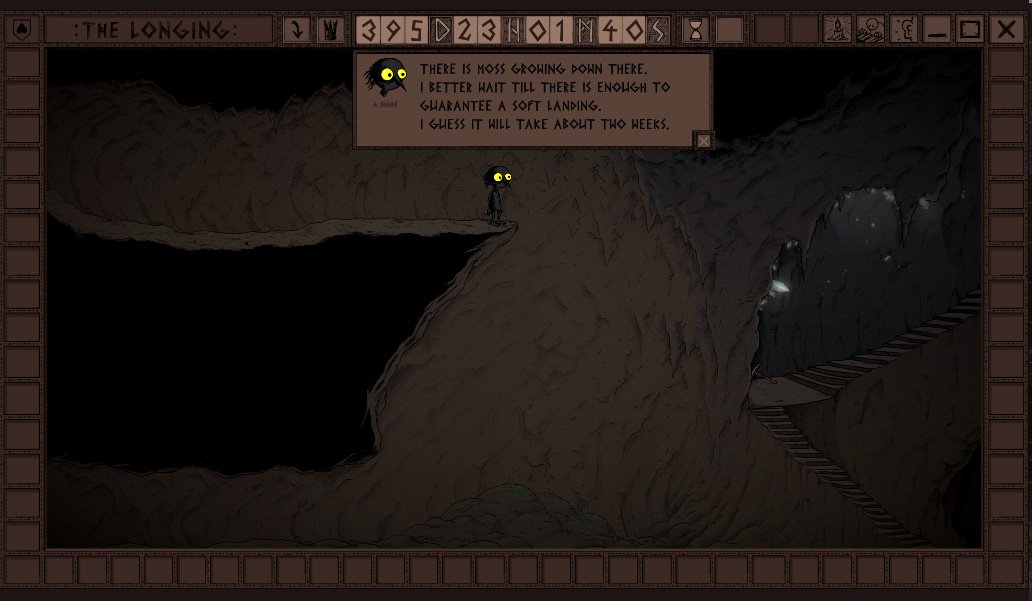Click the candle icon in the top bar
The height and width of the screenshot is (601, 1032).
tap(837, 30)
